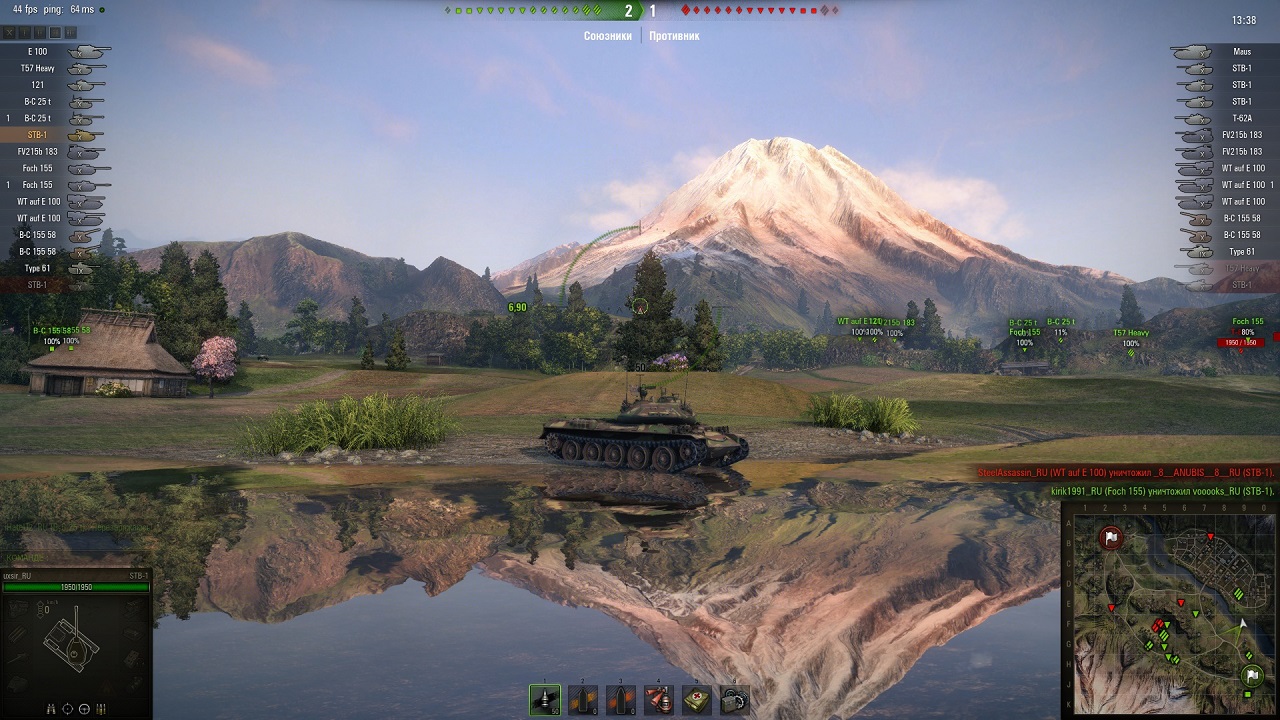The height and width of the screenshot is (720, 1280).
Task: Use the first aid kit consumable
Action: pyautogui.click(x=697, y=699)
